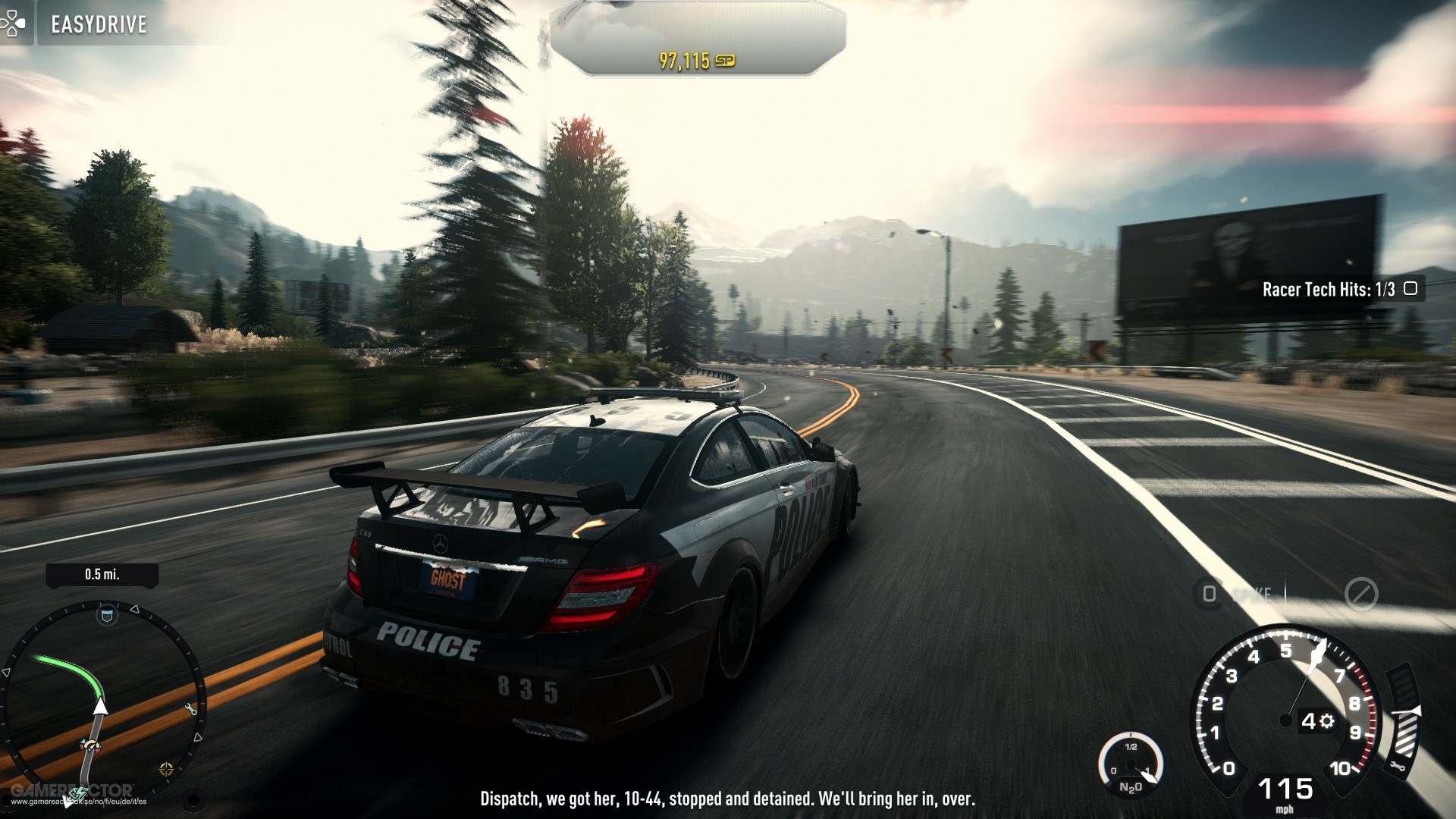Toggle the Racer Tech Hits objective checkbox
This screenshot has height=819, width=1456.
click(1410, 289)
